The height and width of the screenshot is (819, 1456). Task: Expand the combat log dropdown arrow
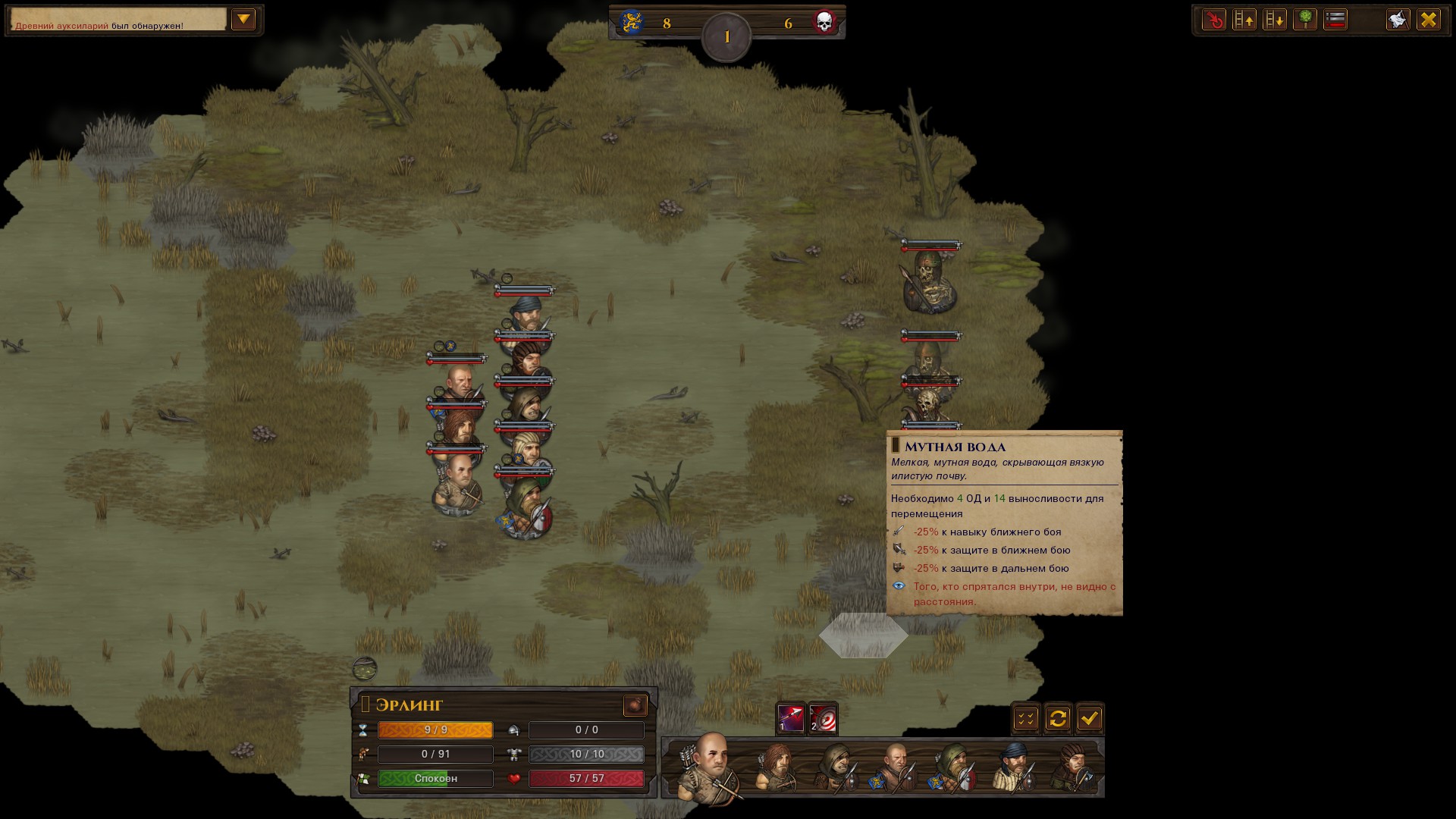243,20
